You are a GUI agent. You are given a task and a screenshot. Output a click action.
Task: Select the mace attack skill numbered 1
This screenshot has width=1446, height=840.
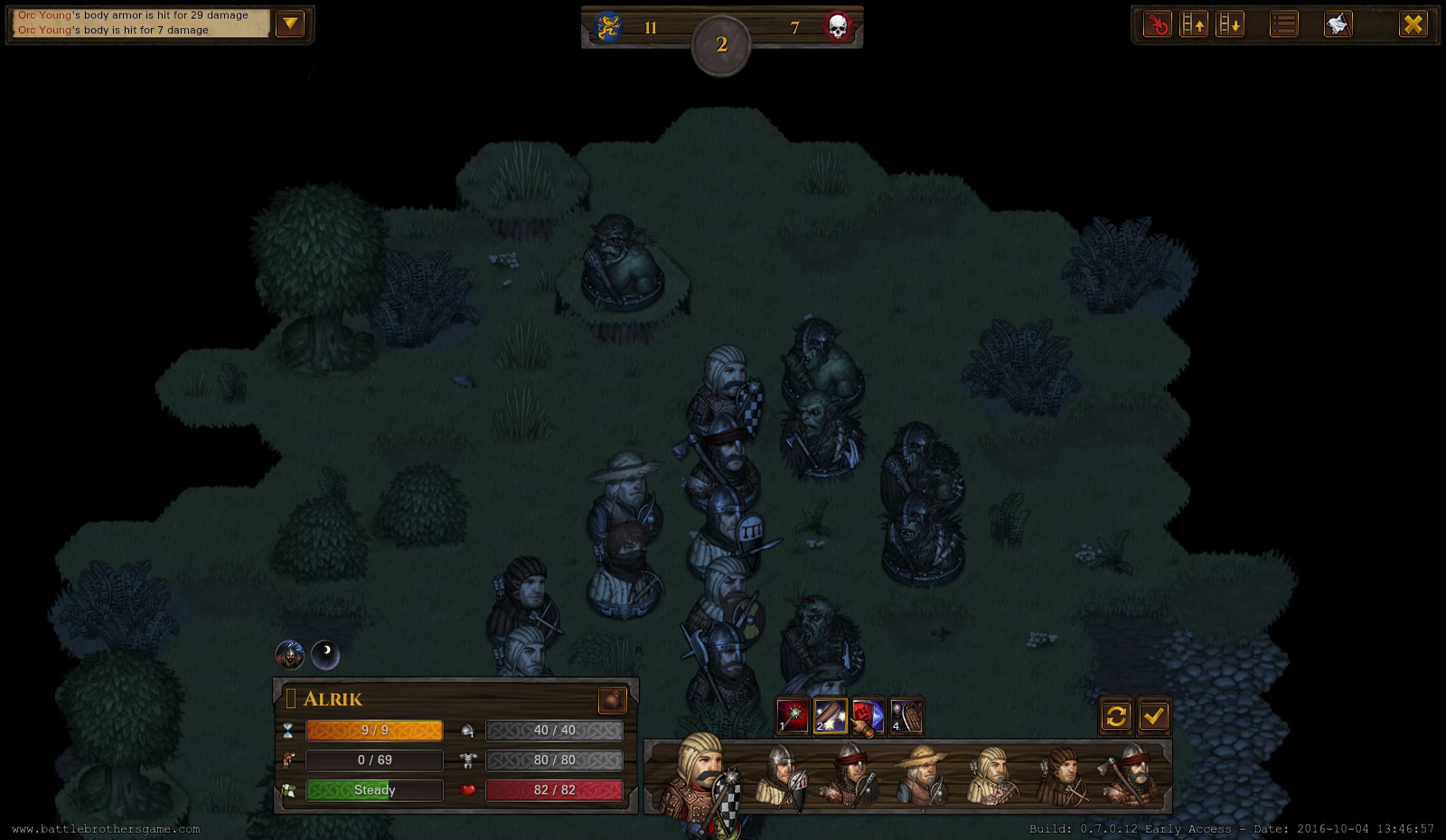(x=793, y=716)
